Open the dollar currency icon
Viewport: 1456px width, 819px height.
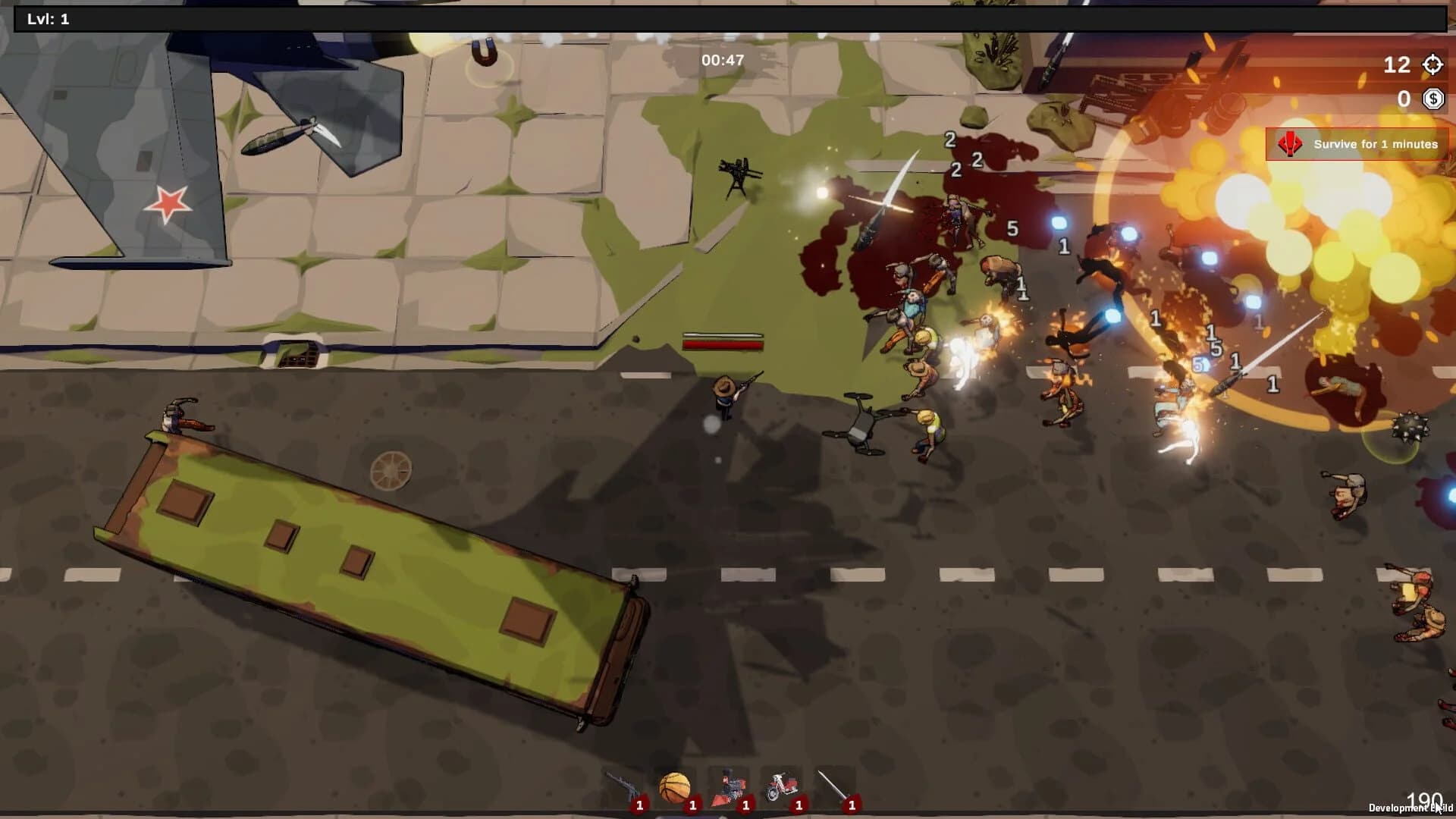pos(1432,98)
